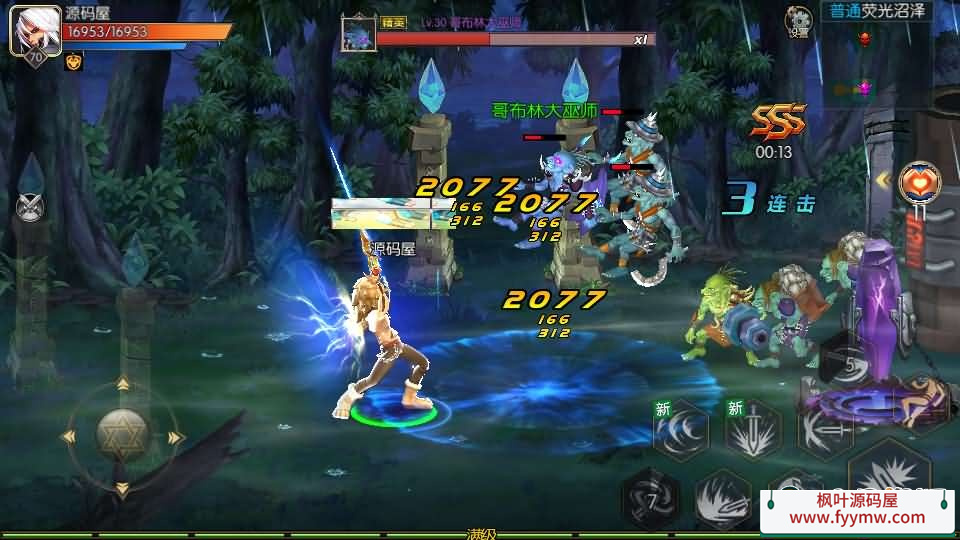The width and height of the screenshot is (960, 540).
Task: Activate the crescent slash skill marked new
Action: tap(681, 430)
